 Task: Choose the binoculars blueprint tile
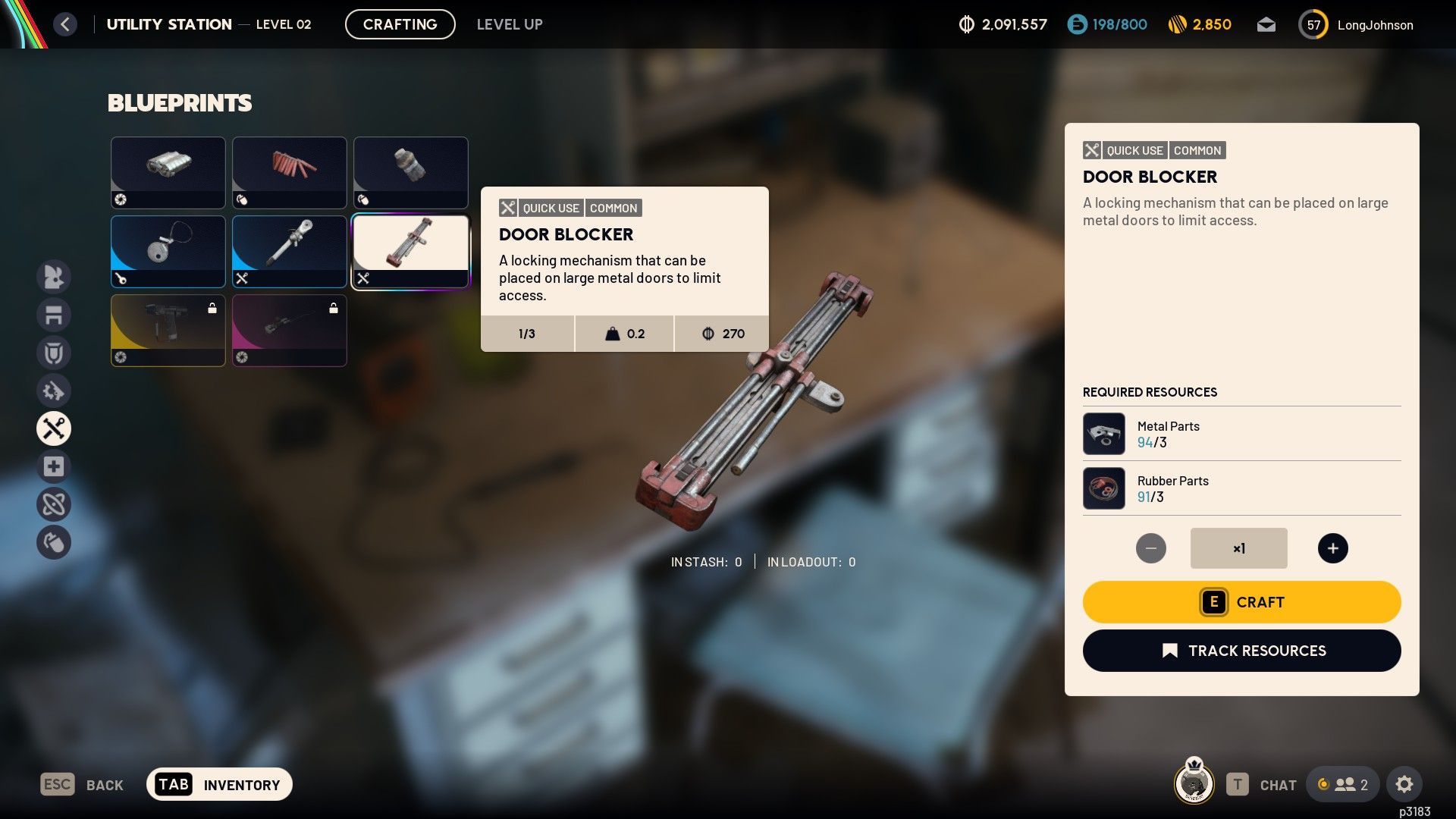168,172
